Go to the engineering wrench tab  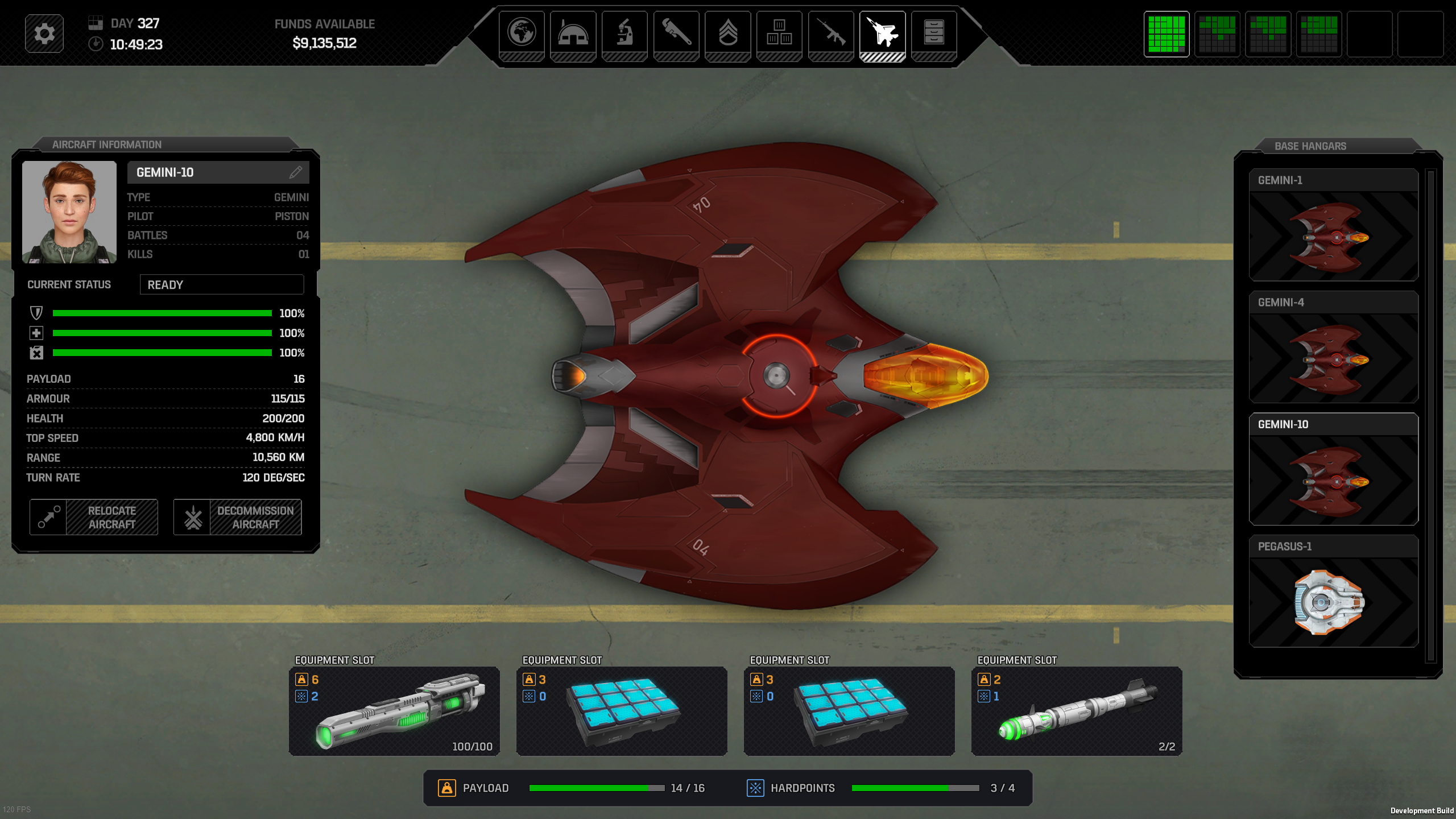(x=676, y=33)
